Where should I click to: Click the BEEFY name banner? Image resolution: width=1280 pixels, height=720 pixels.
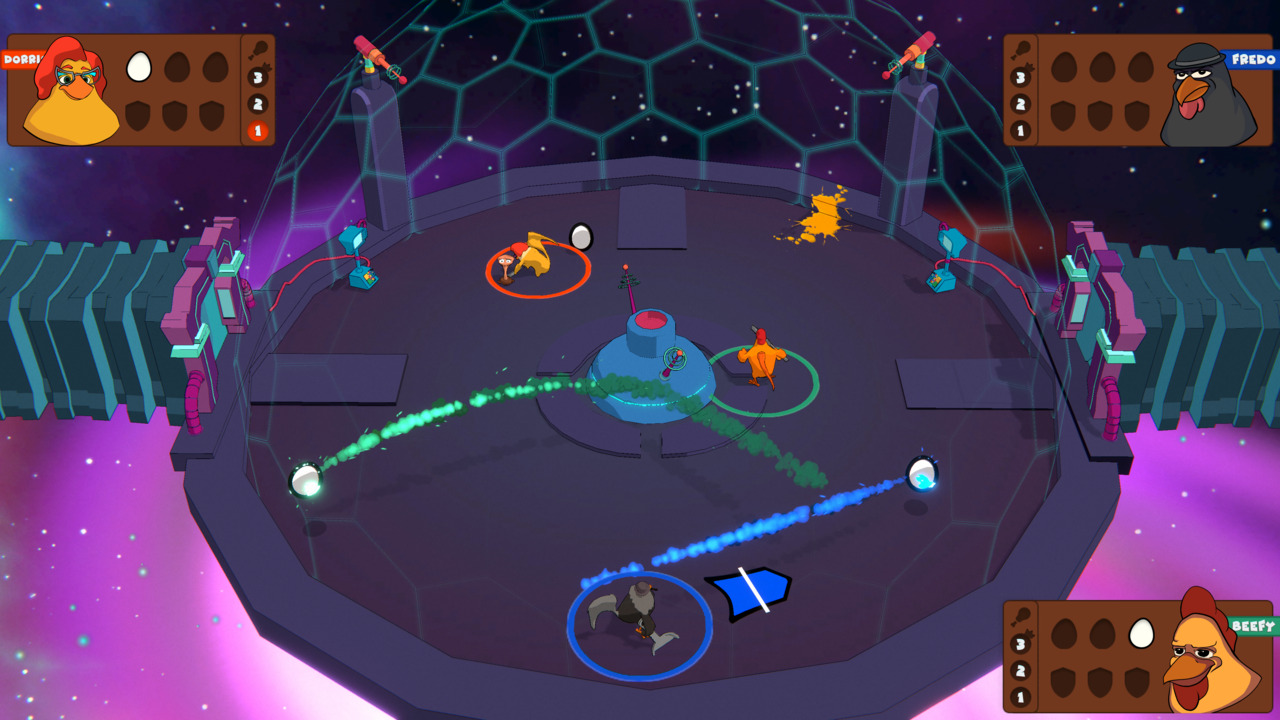(x=1253, y=625)
